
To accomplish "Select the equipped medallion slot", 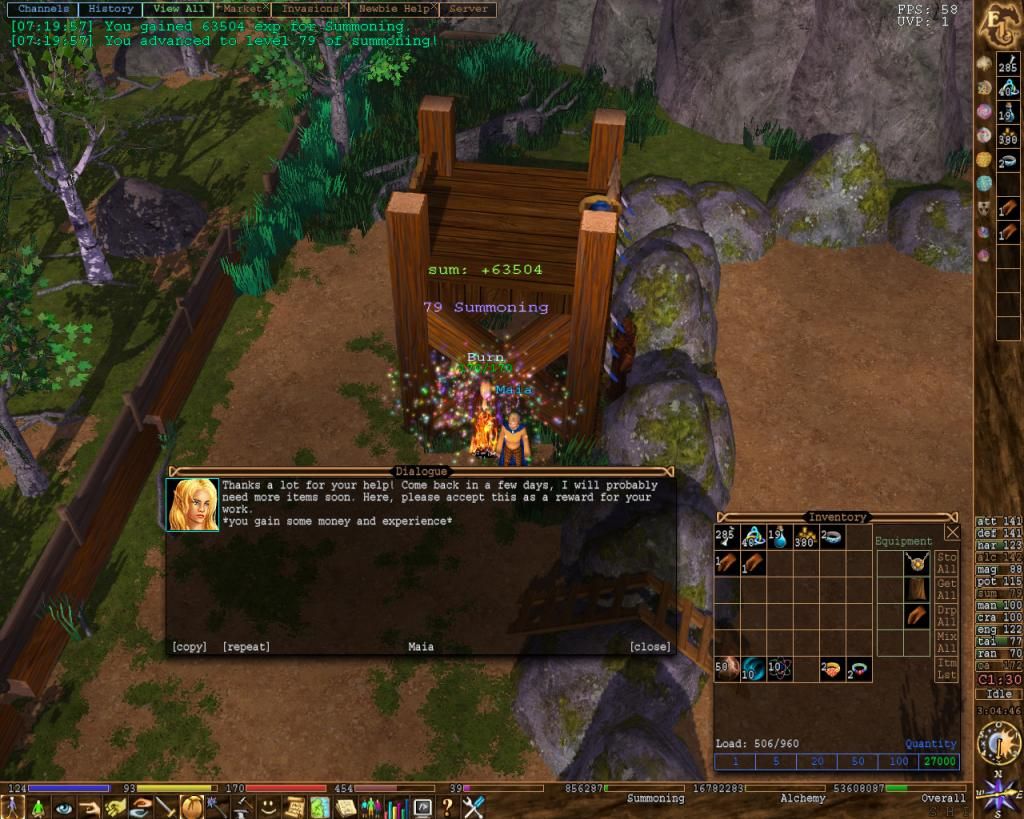I will [x=916, y=563].
